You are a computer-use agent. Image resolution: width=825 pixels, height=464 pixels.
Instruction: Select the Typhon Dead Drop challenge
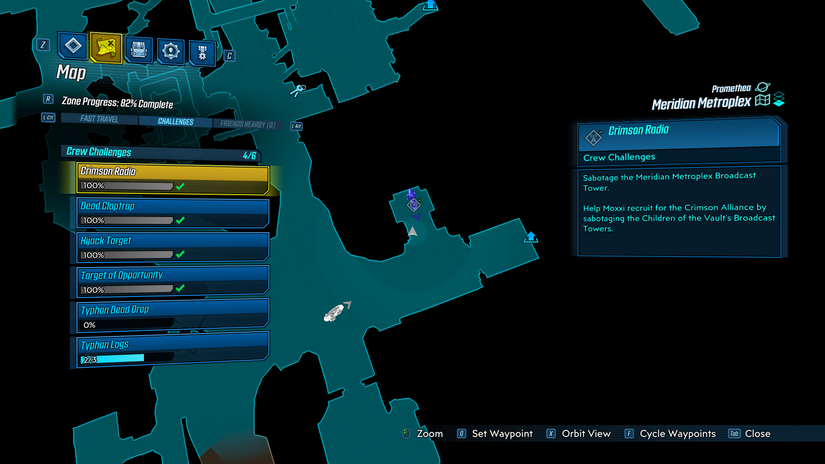[x=172, y=316]
